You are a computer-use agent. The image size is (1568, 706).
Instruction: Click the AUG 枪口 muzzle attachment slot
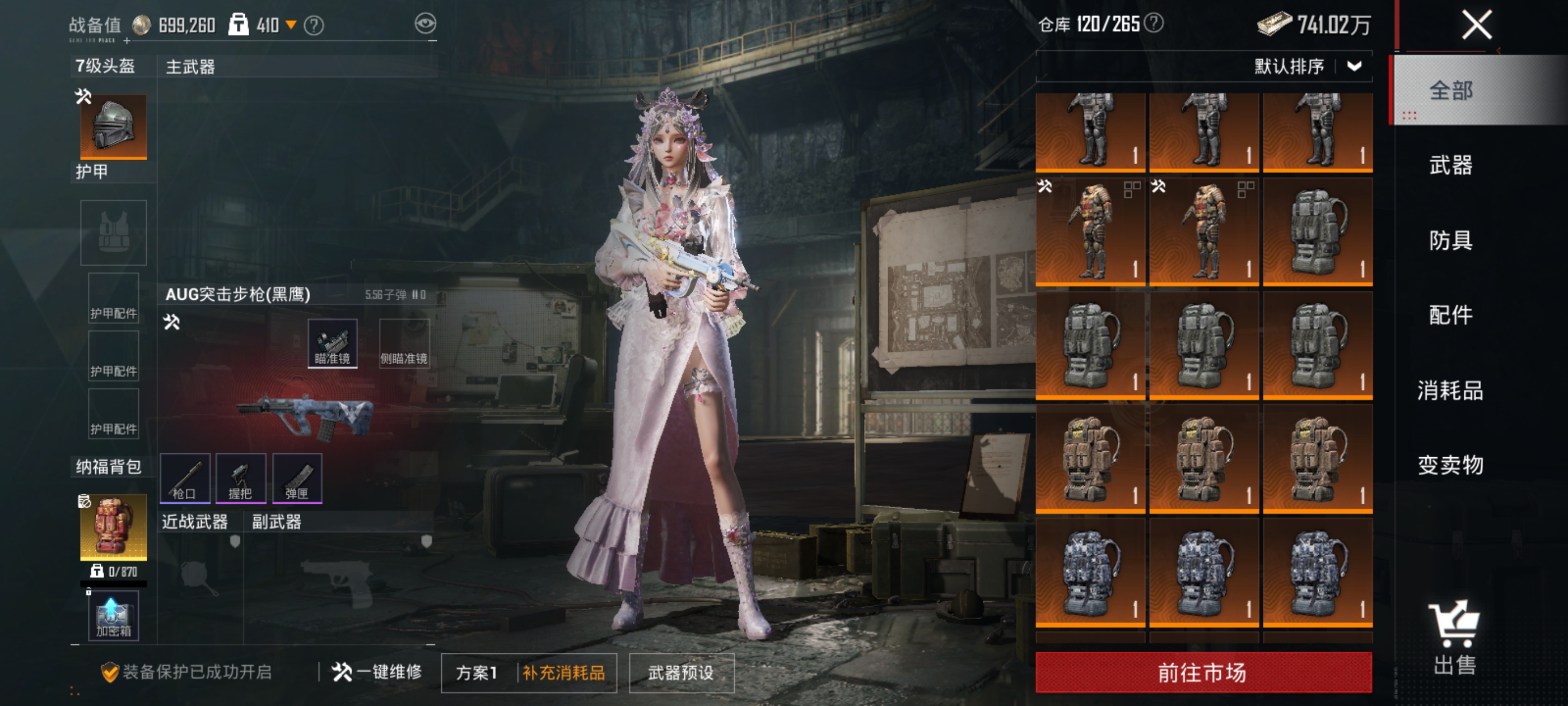185,478
